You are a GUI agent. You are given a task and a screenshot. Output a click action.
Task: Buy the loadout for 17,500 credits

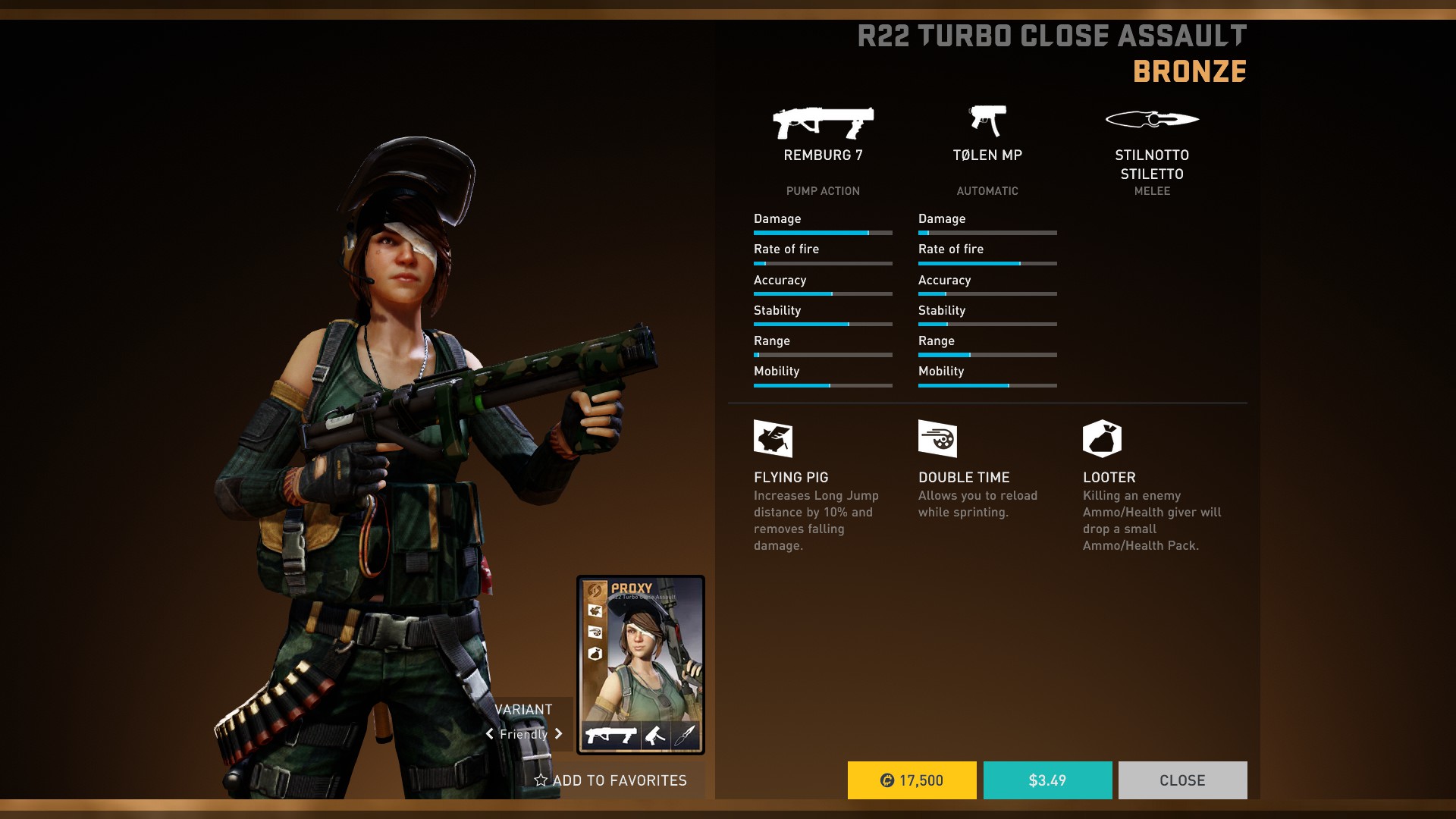(x=912, y=780)
